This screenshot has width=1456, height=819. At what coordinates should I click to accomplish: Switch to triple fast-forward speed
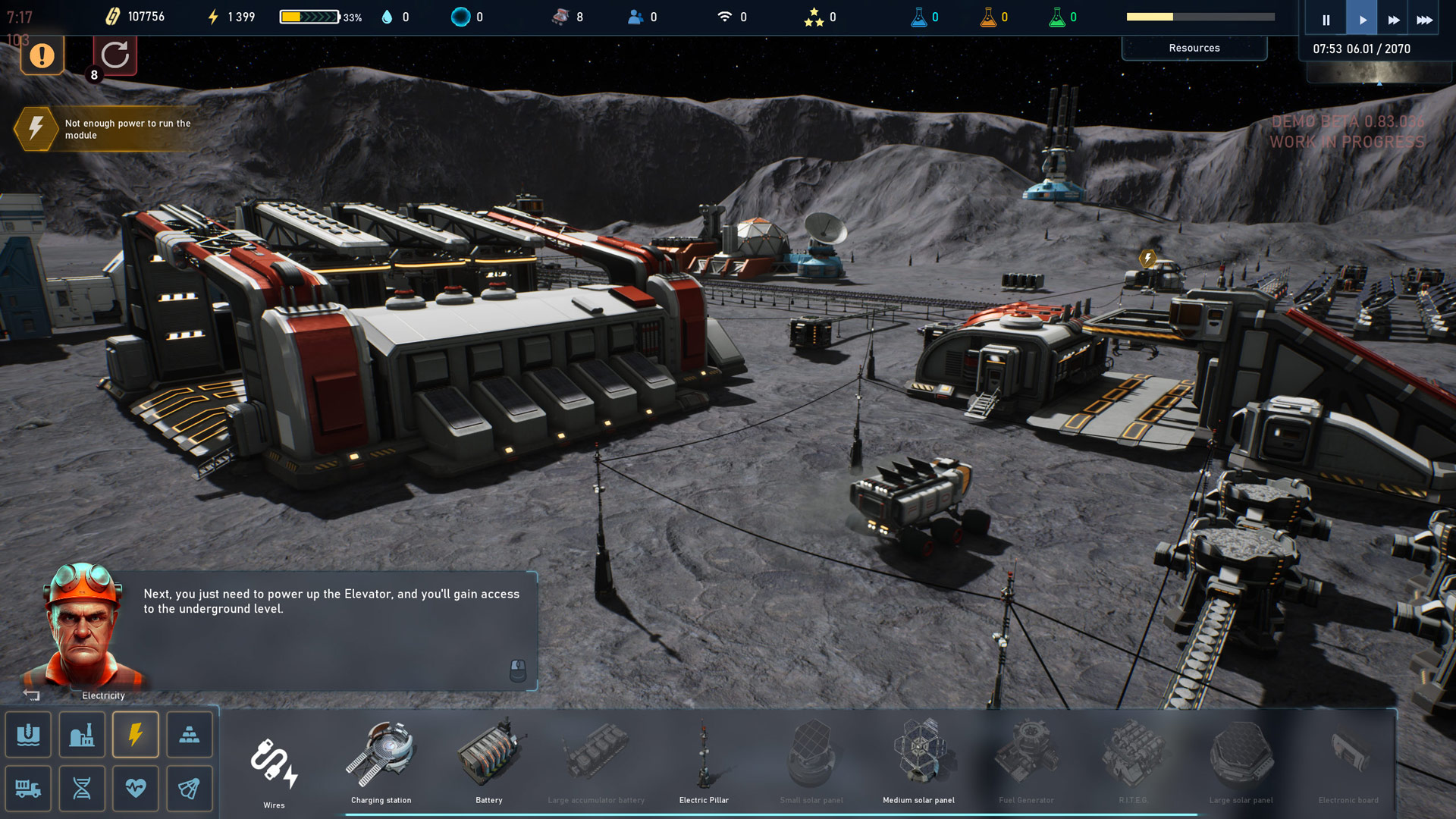pyautogui.click(x=1424, y=20)
